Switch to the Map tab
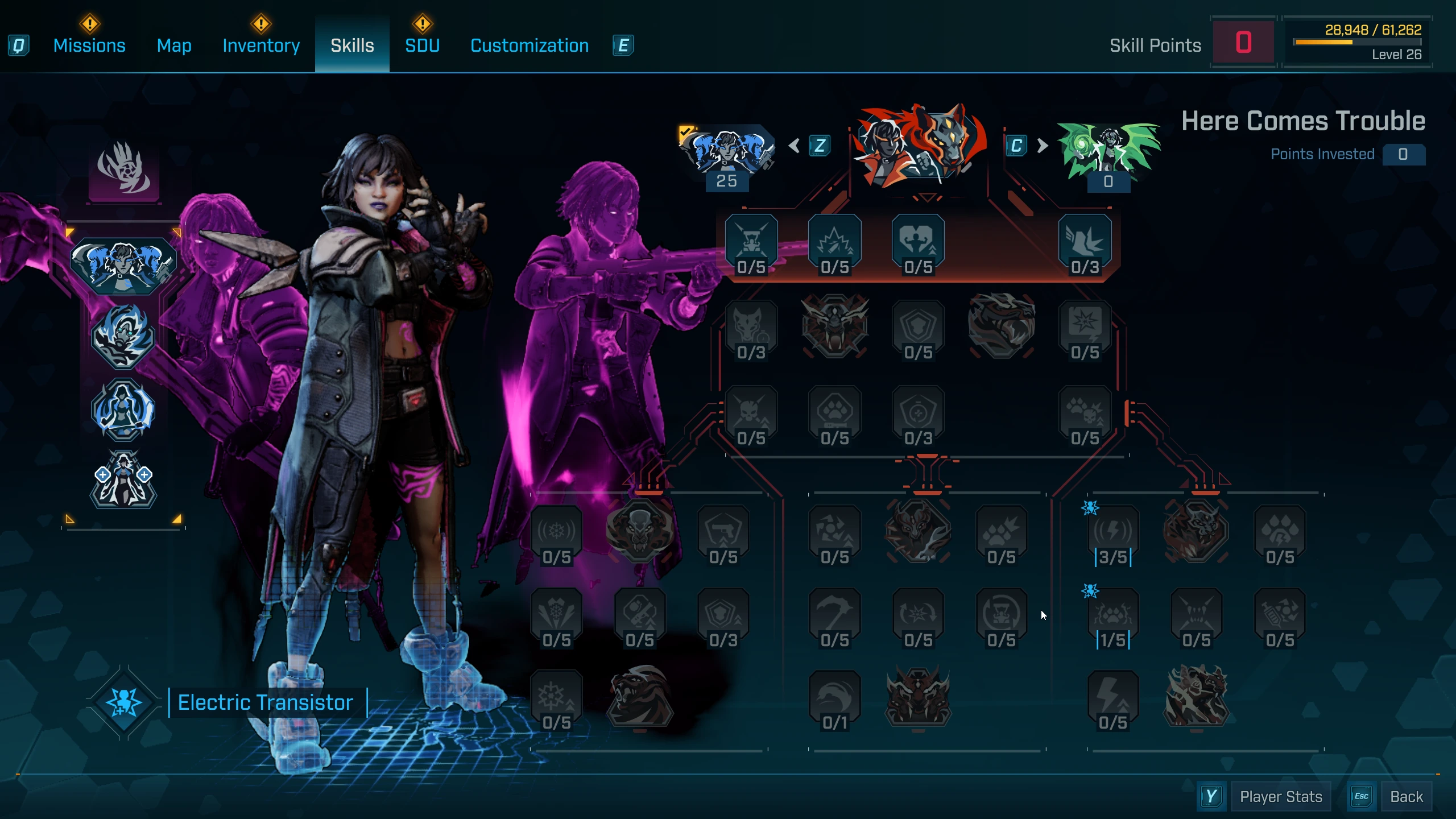This screenshot has width=1456, height=819. click(x=174, y=45)
